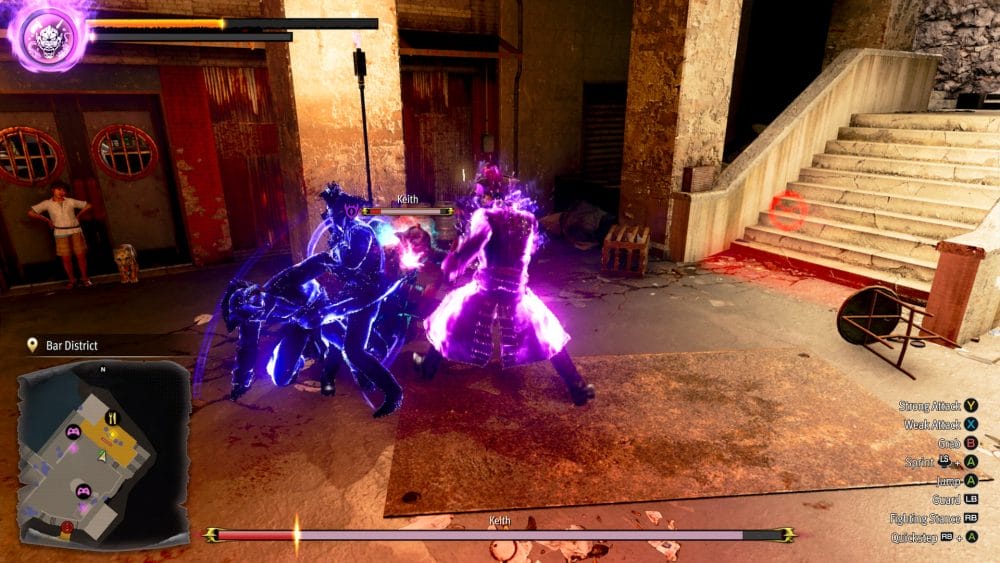The image size is (1000, 563).
Task: Select the purple demon mask stance icon
Action: [48, 36]
